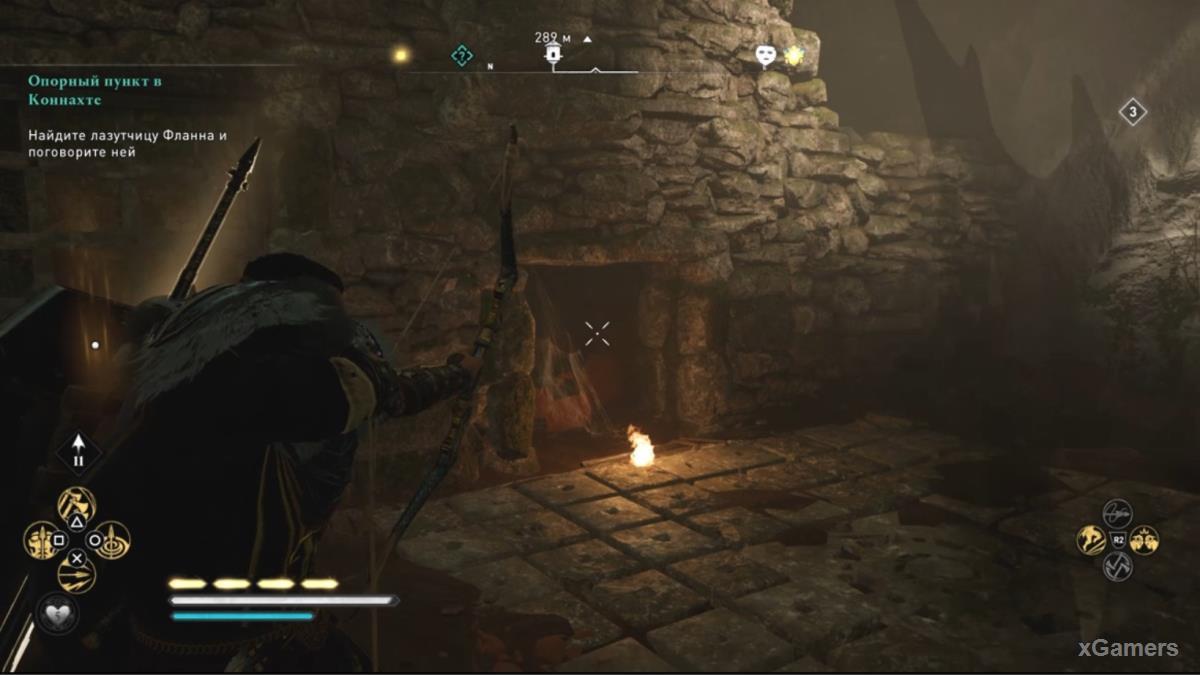Activate the right ranged ability with target rings
This screenshot has width=1200, height=675.
[112, 540]
